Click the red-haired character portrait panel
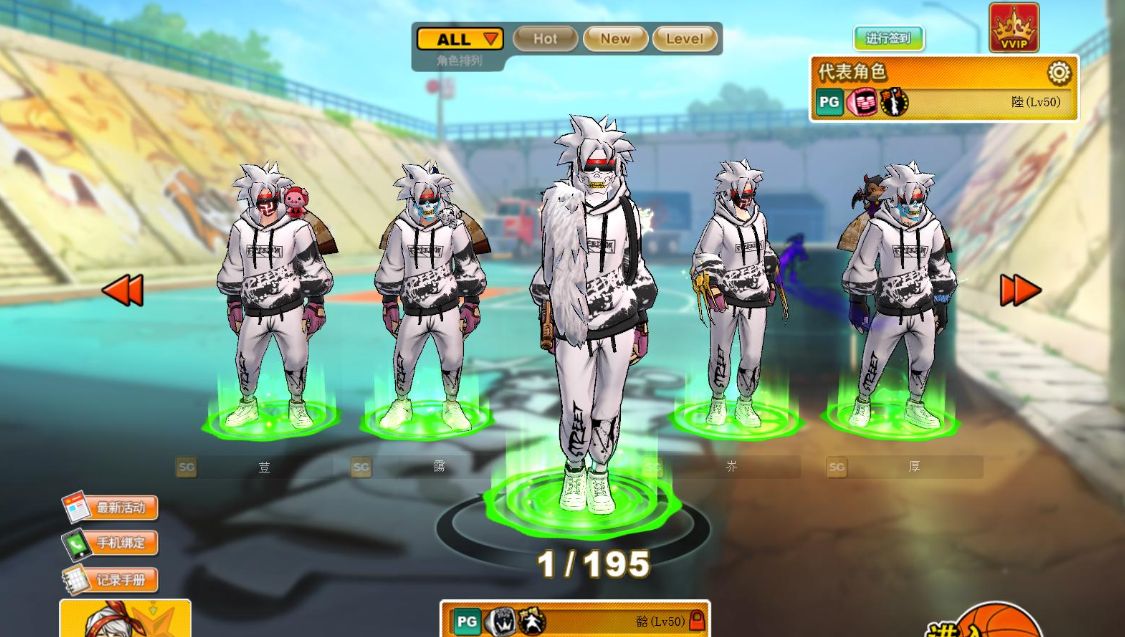This screenshot has width=1125, height=637. click(125, 620)
